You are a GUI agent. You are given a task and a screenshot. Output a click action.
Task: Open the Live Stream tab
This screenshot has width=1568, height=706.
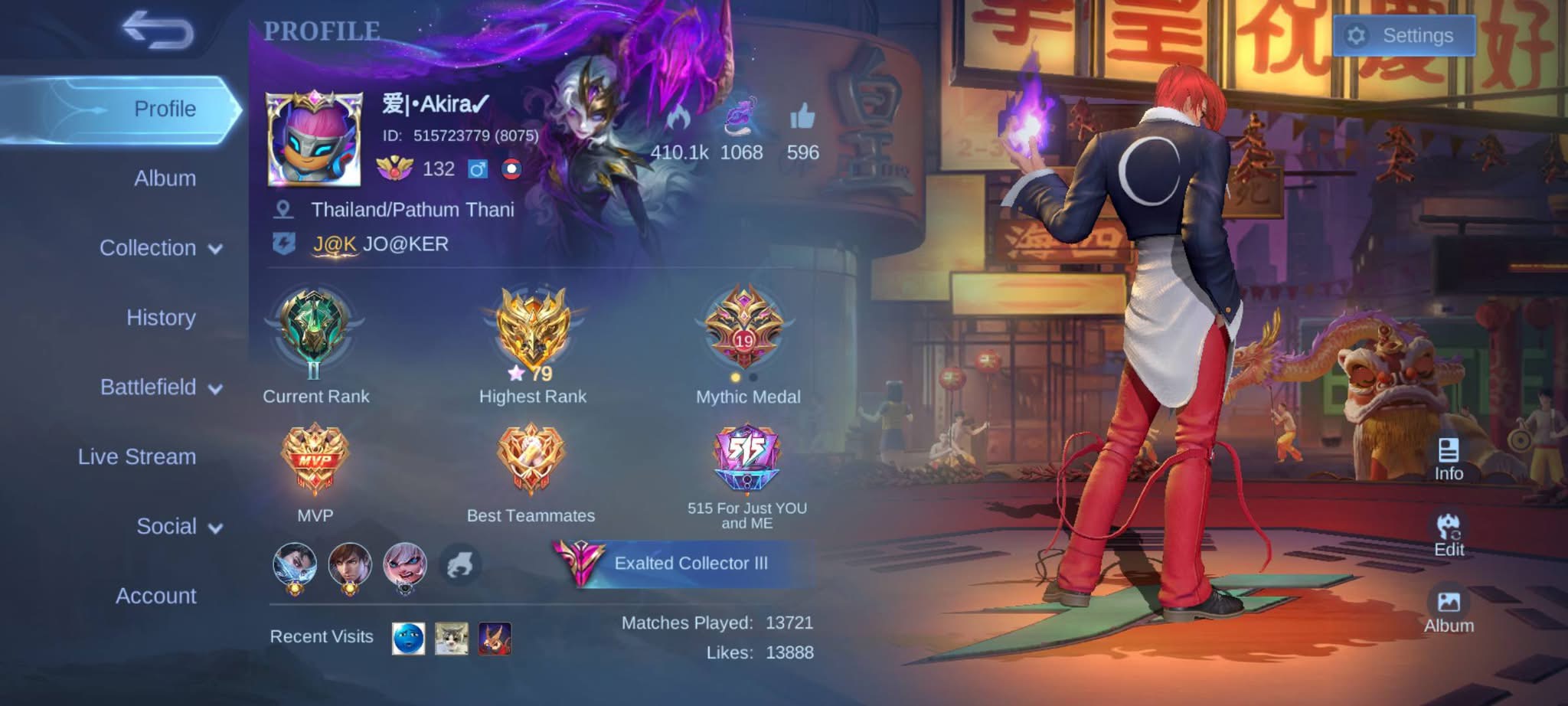[137, 457]
